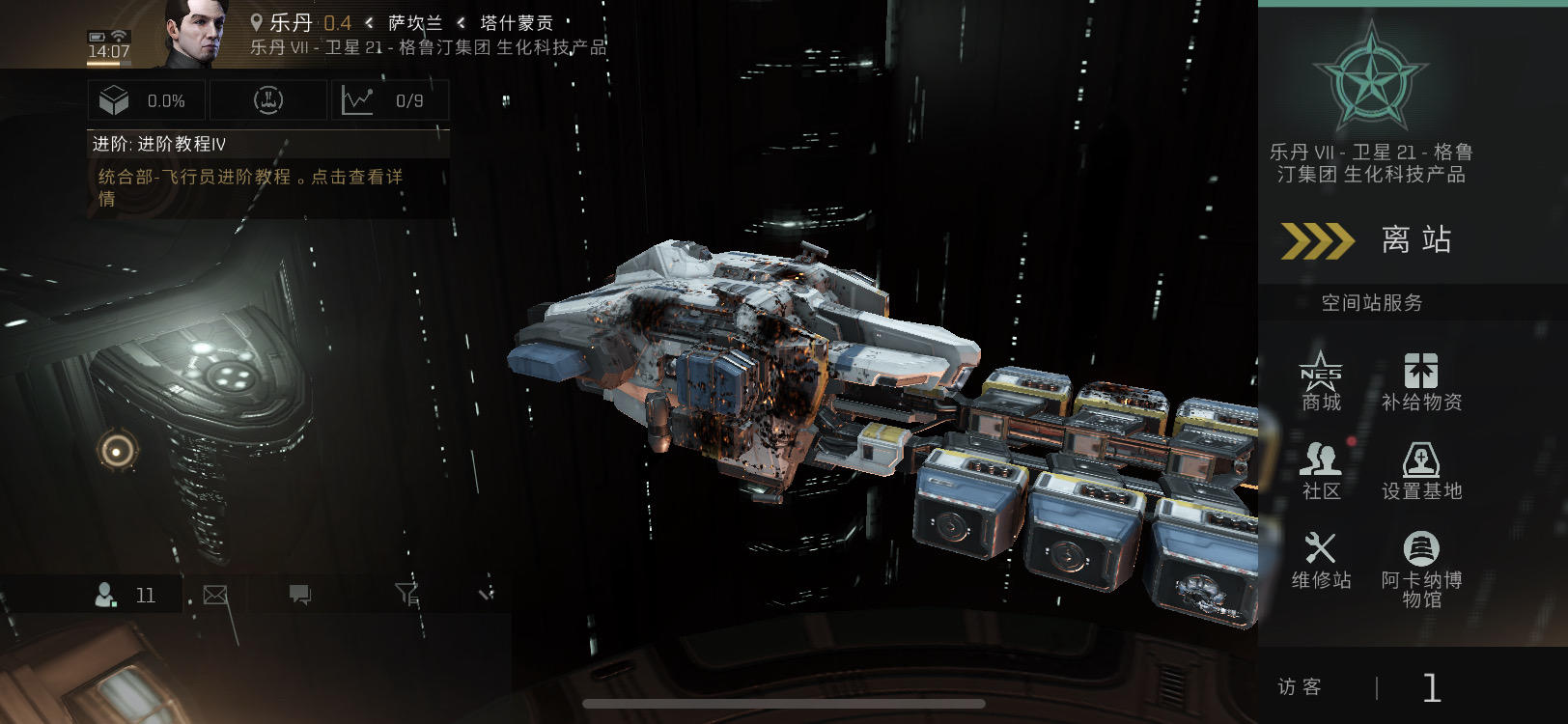This screenshot has height=724, width=1568.
Task: Click the circular ship icon button
Action: coord(268,100)
